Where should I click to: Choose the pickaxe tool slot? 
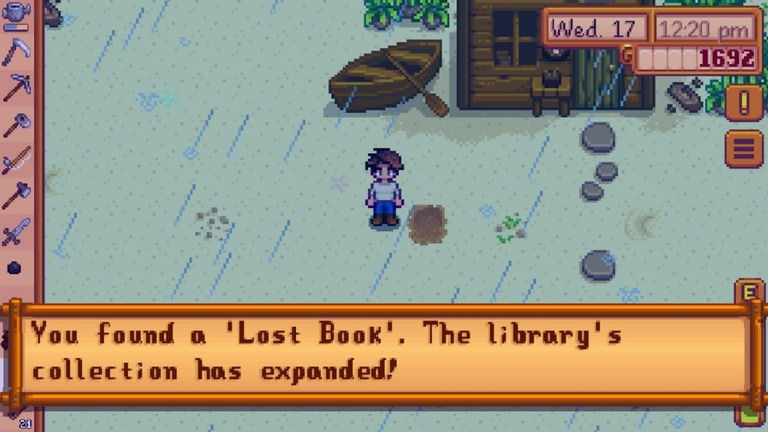17,88
